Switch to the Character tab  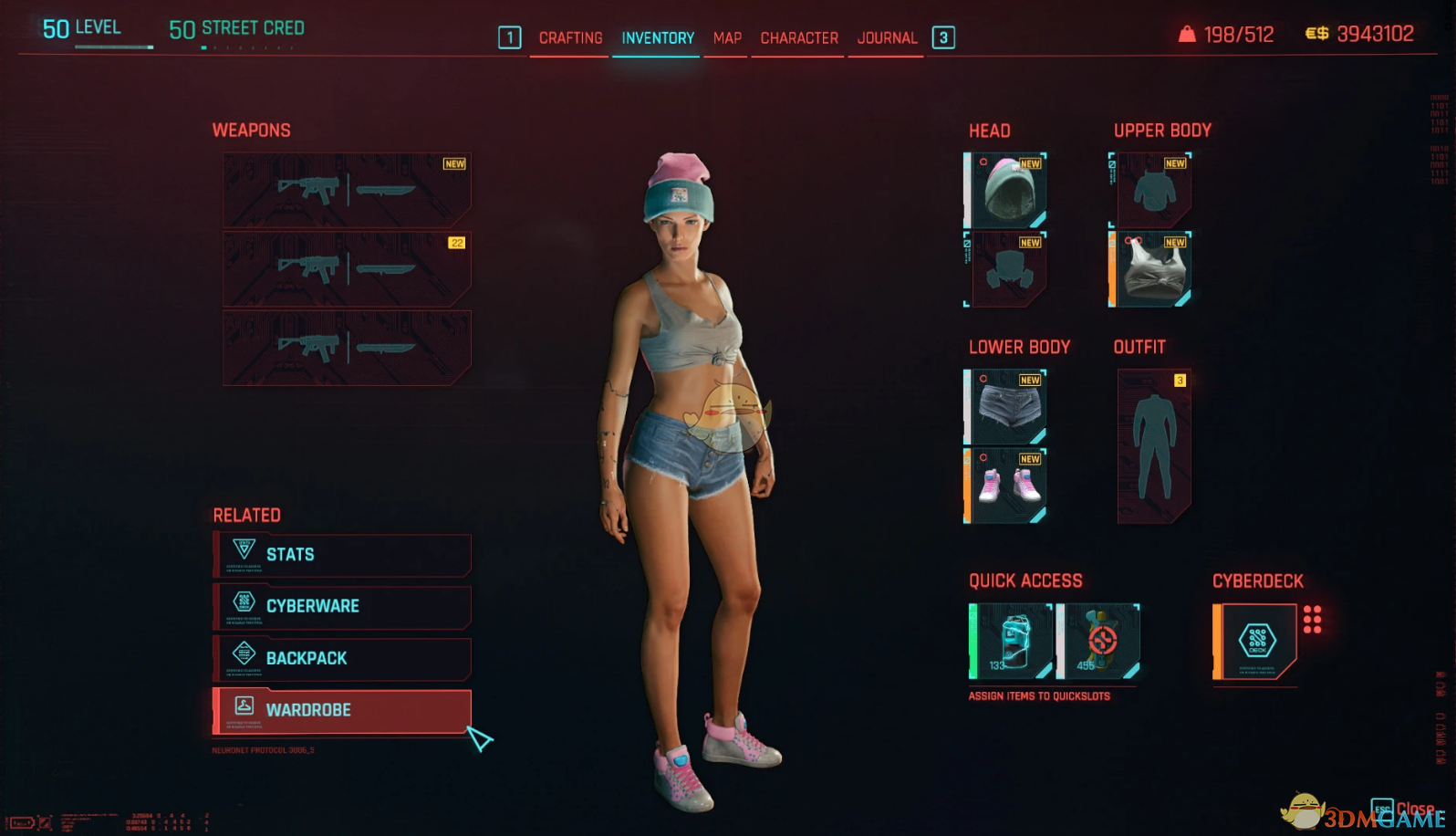click(x=798, y=37)
